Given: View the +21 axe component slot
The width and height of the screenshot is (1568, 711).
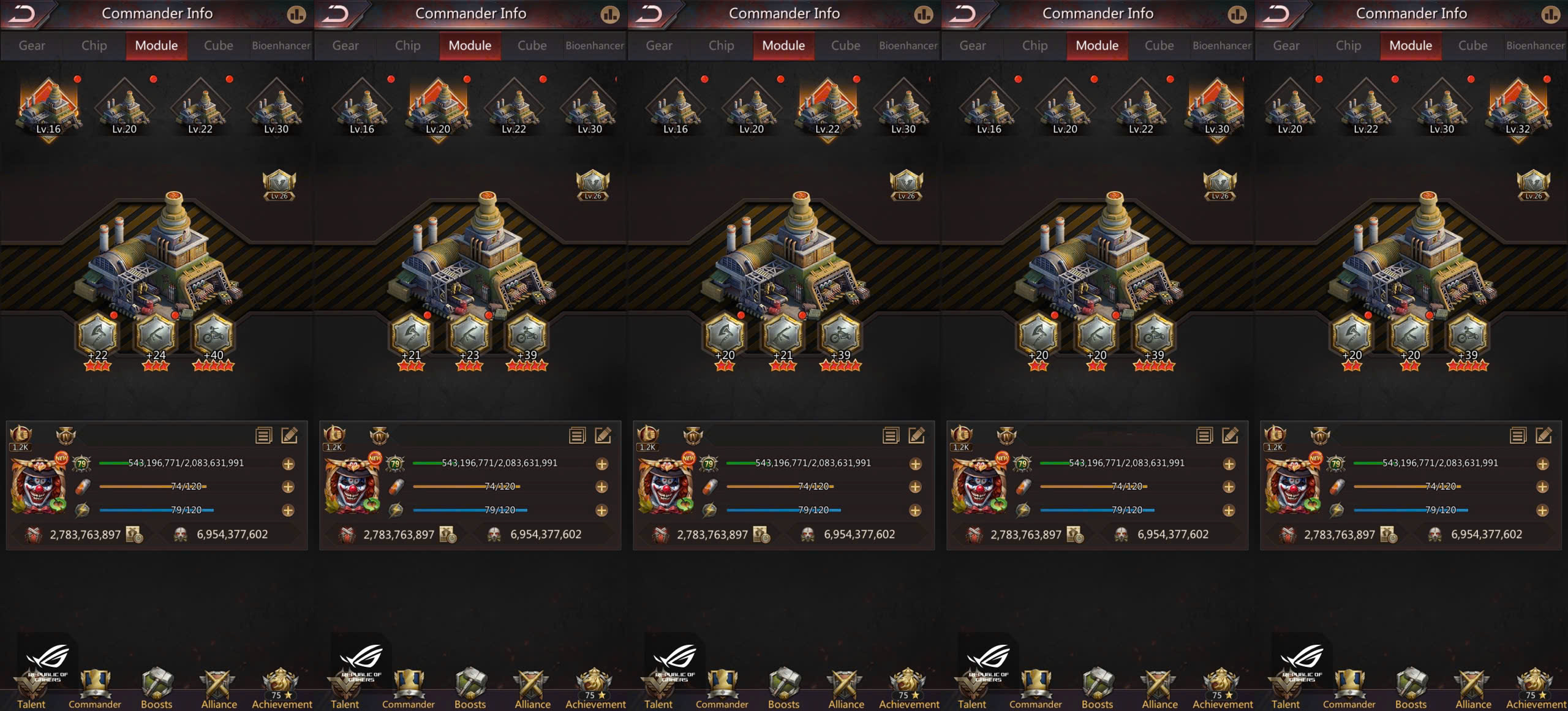Looking at the screenshot, I should tap(411, 336).
